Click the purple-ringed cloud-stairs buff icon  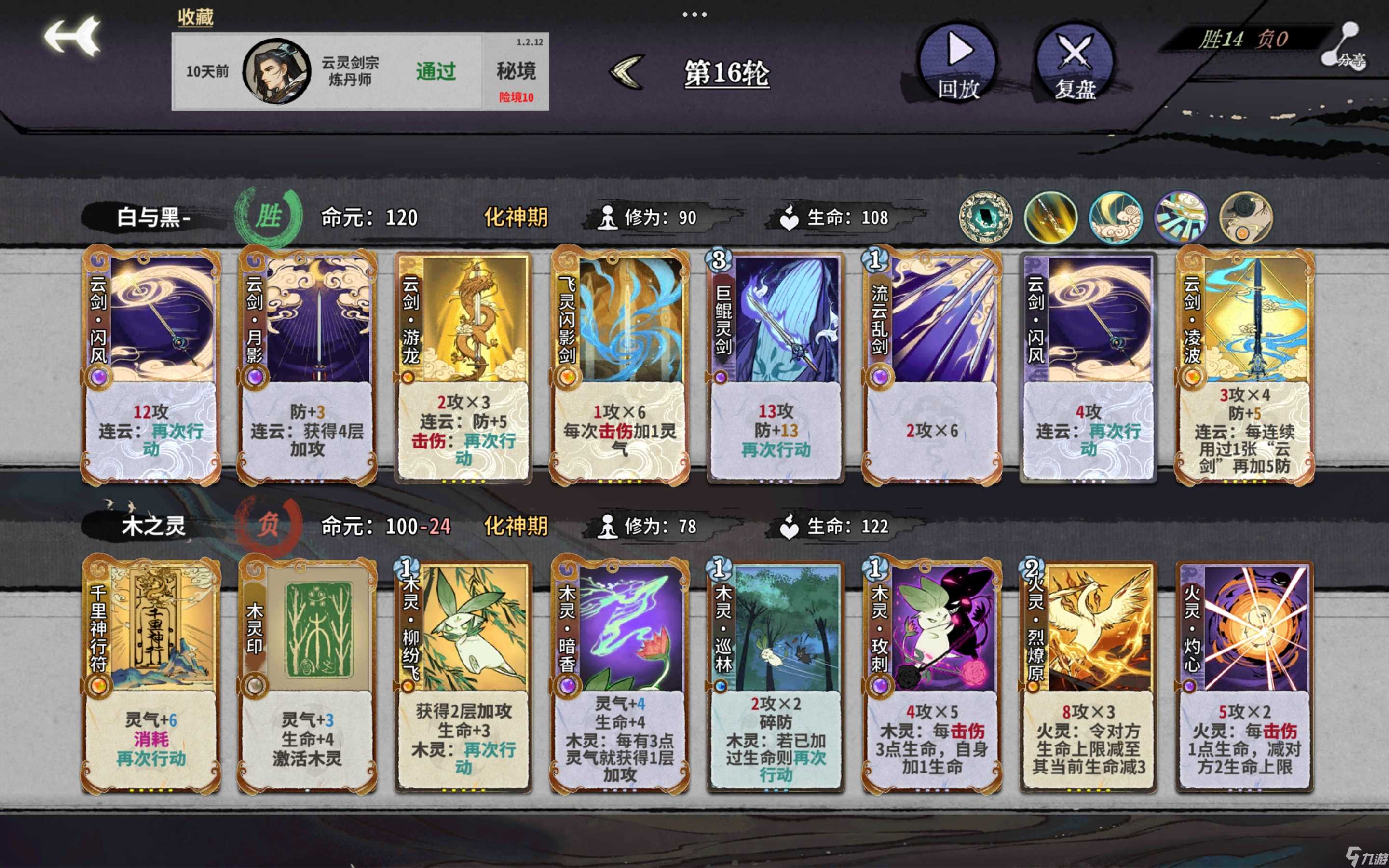(1182, 217)
